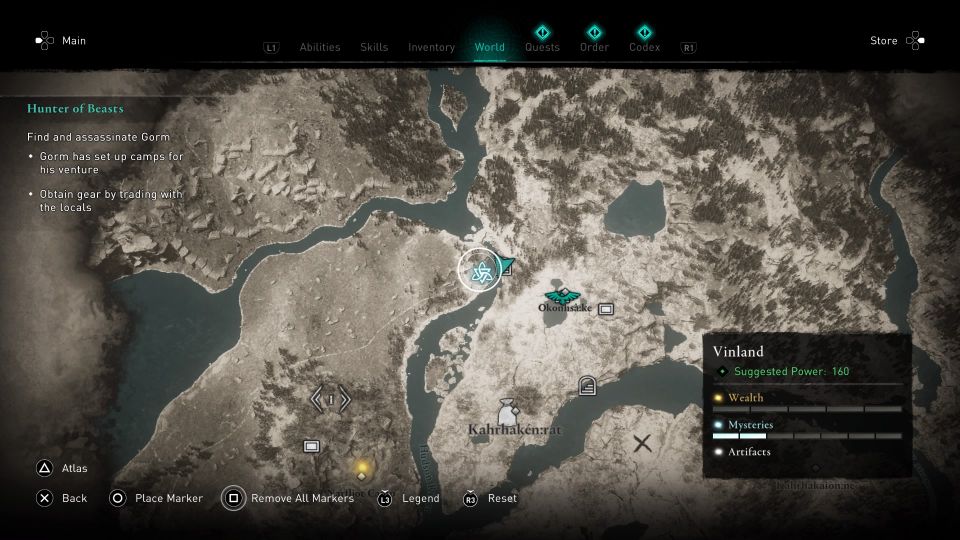Select the Inventory tab
Image resolution: width=960 pixels, height=540 pixels.
tap(431, 47)
